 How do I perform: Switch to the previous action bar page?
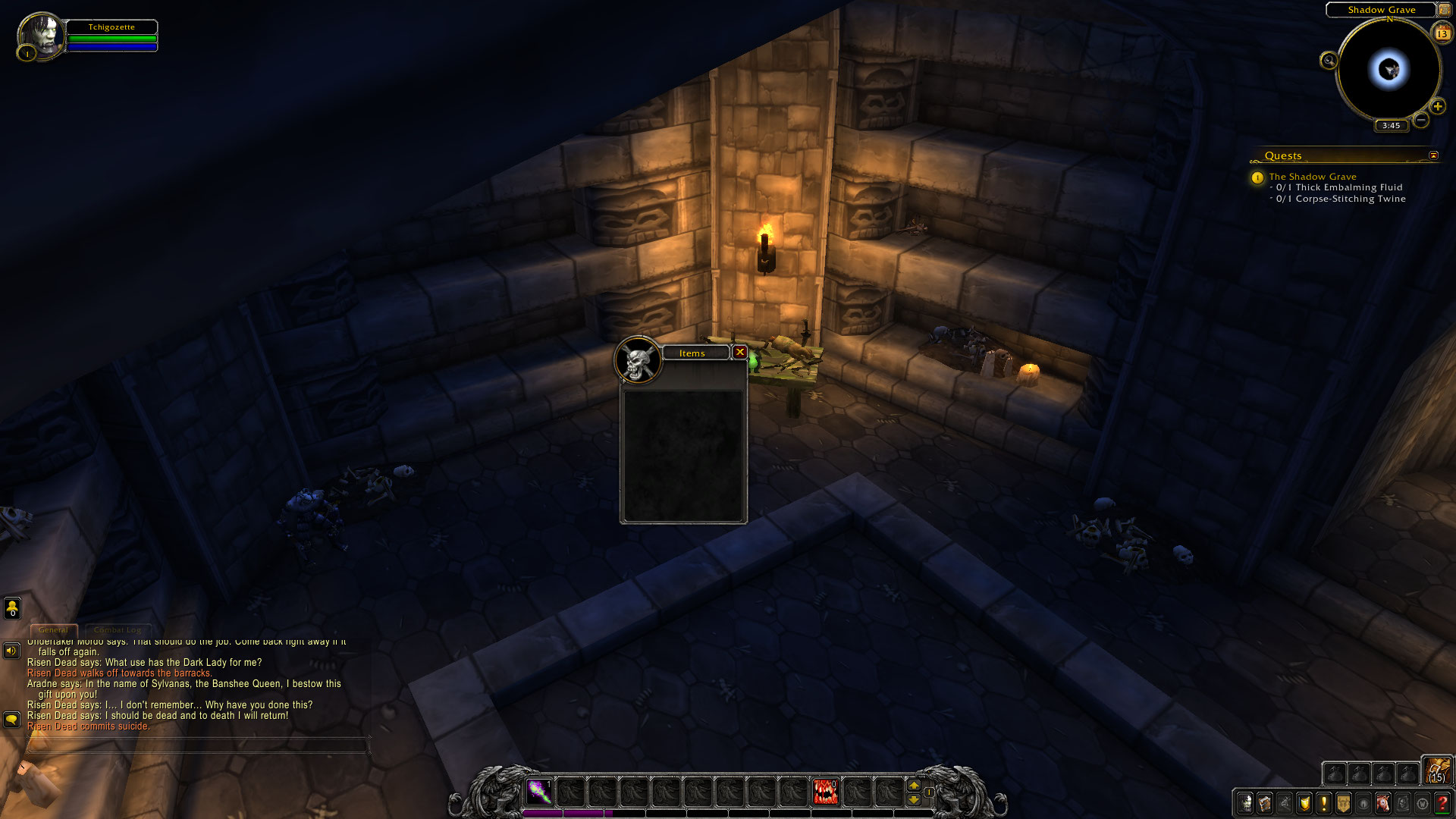click(x=914, y=800)
